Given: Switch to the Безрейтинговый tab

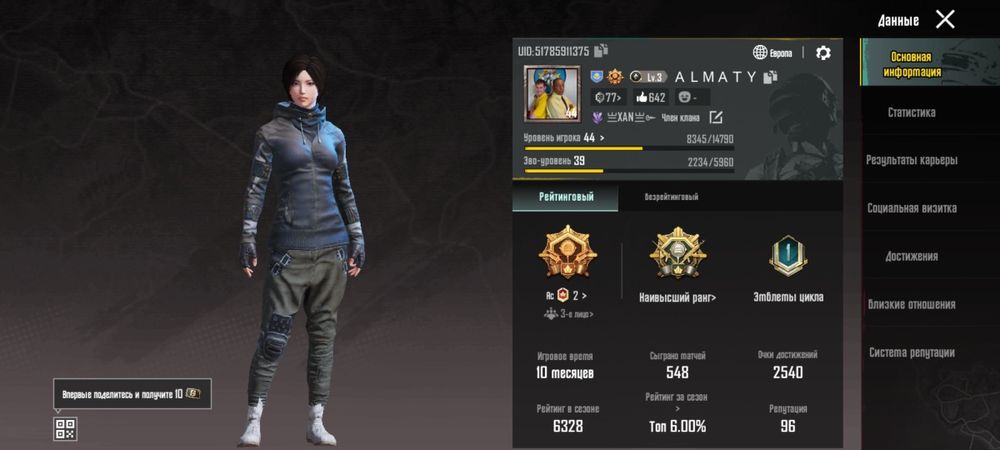Looking at the screenshot, I should click(x=671, y=197).
